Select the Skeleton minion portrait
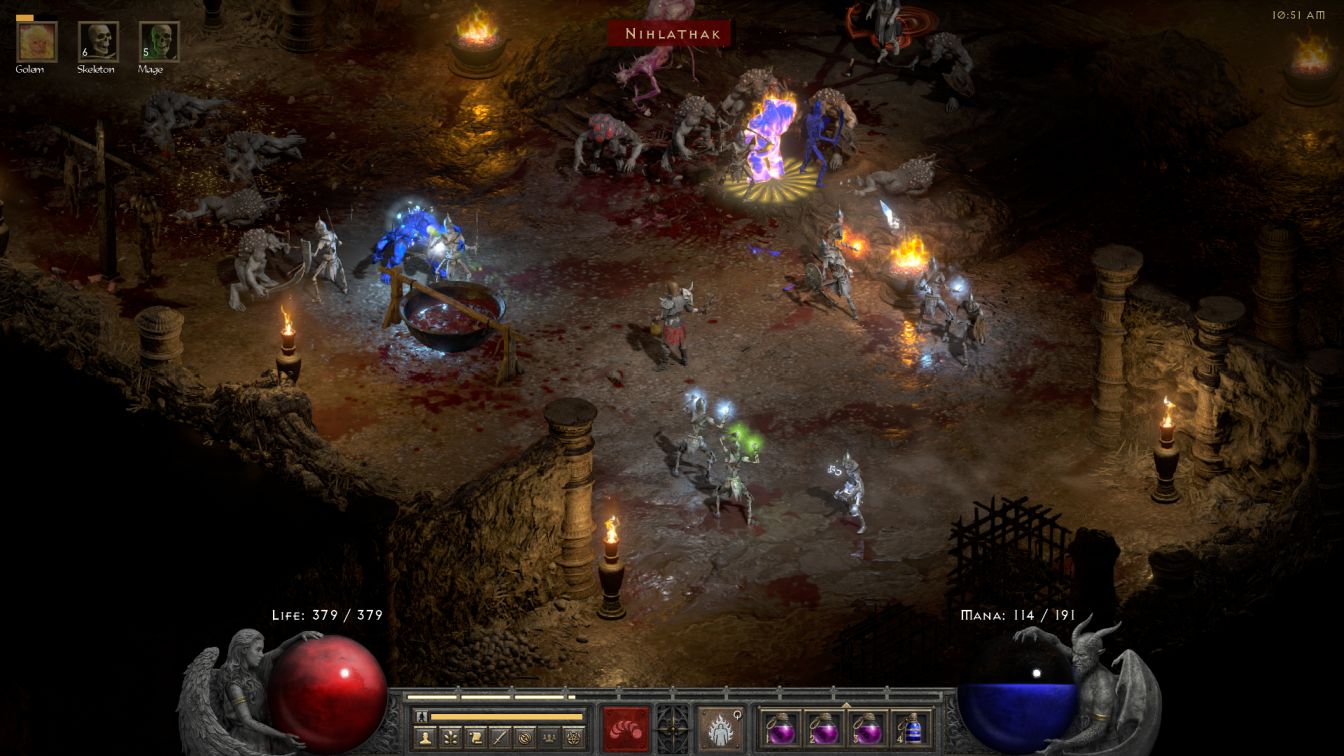Screen dimensions: 1344x756 98,41
